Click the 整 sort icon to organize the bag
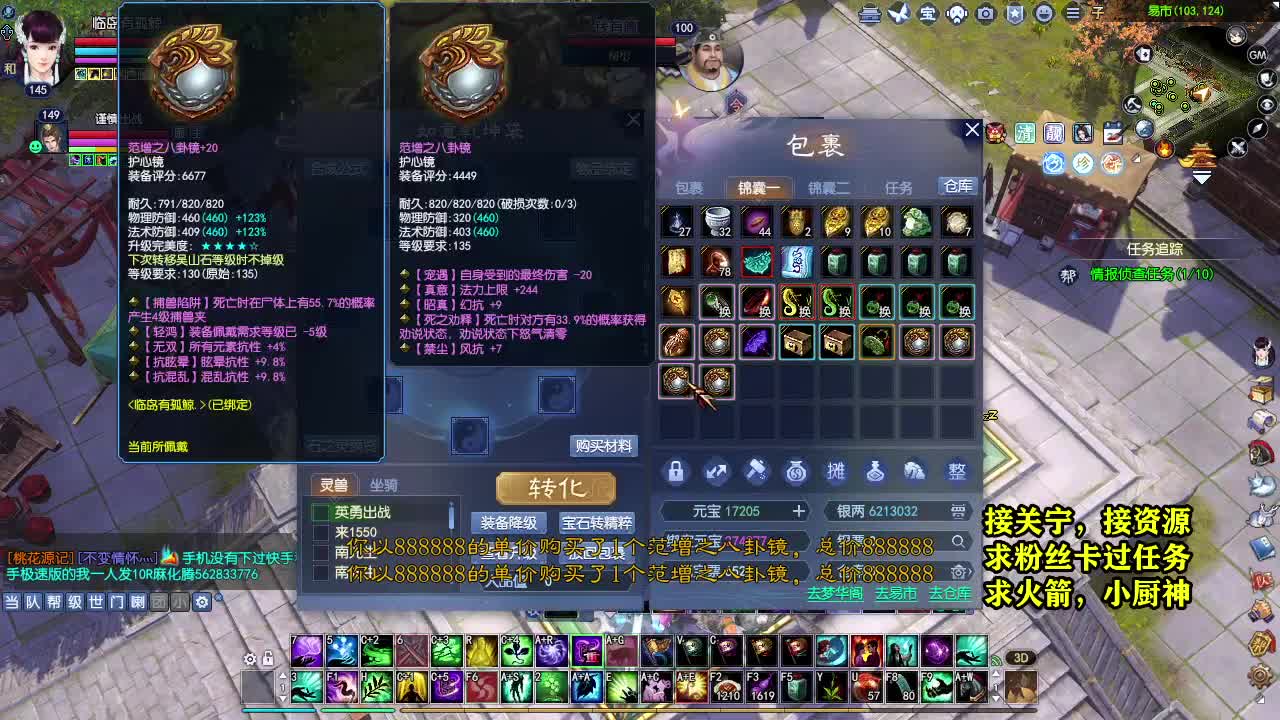Viewport: 1280px width, 720px height. pos(955,472)
